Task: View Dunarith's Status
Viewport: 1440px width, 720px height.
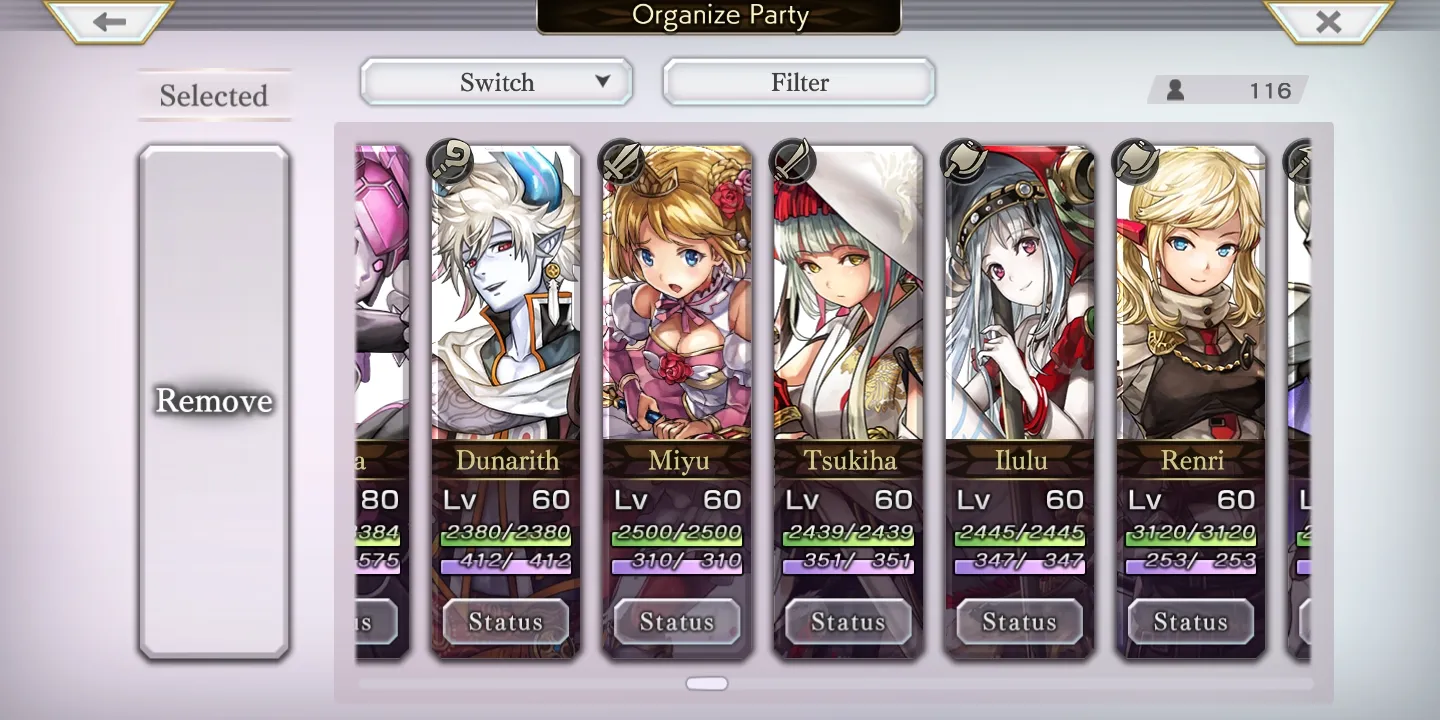Action: pos(506,622)
